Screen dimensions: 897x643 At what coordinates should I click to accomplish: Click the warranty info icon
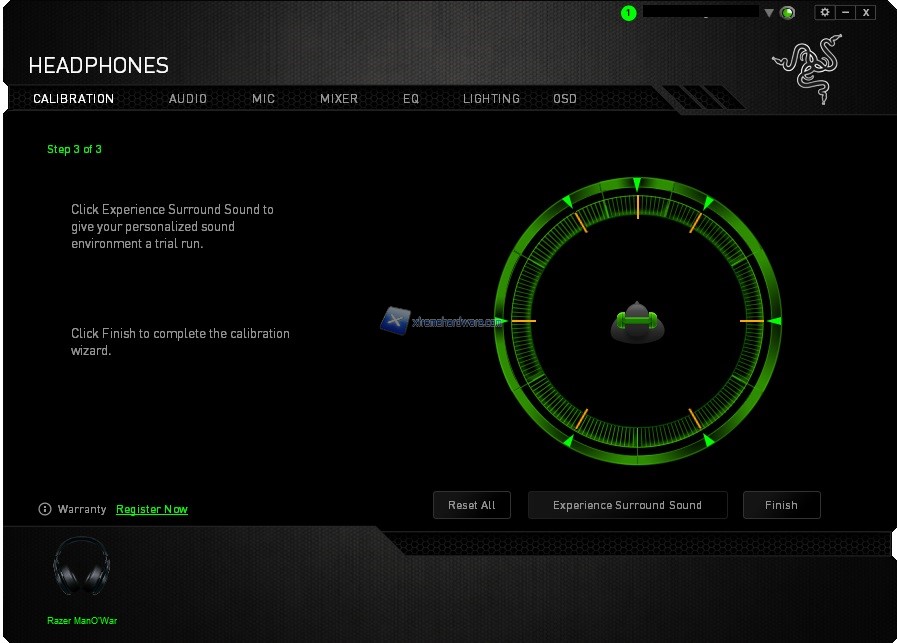[x=44, y=509]
